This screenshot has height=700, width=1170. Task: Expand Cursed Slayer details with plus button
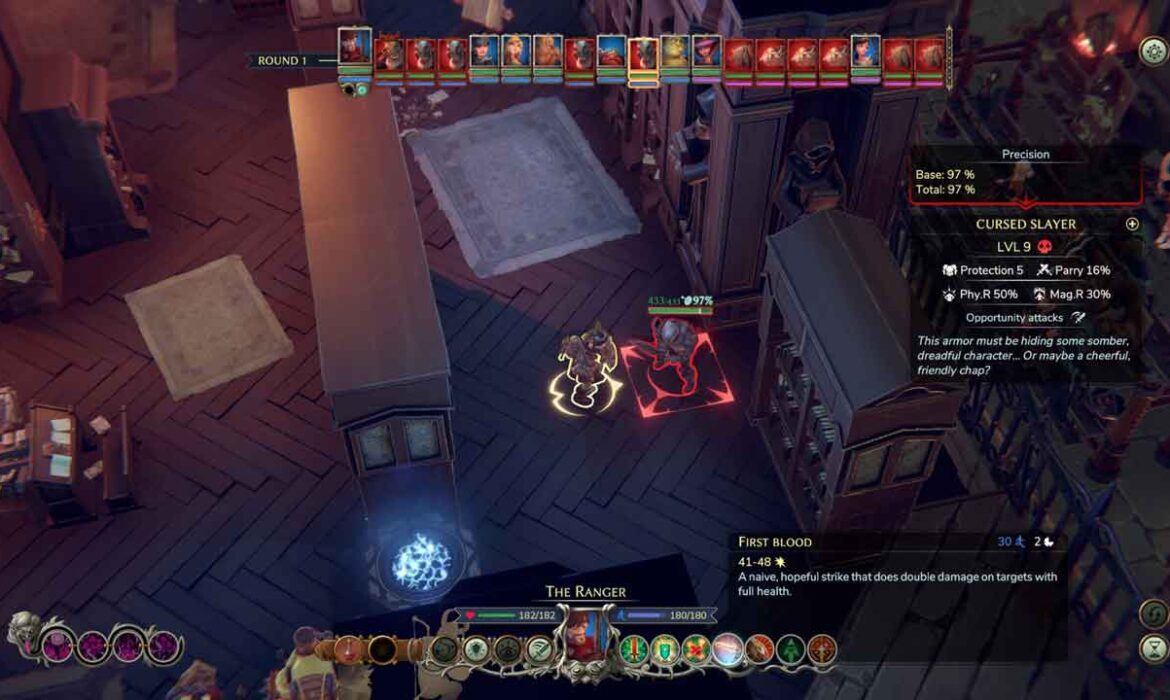point(1132,224)
